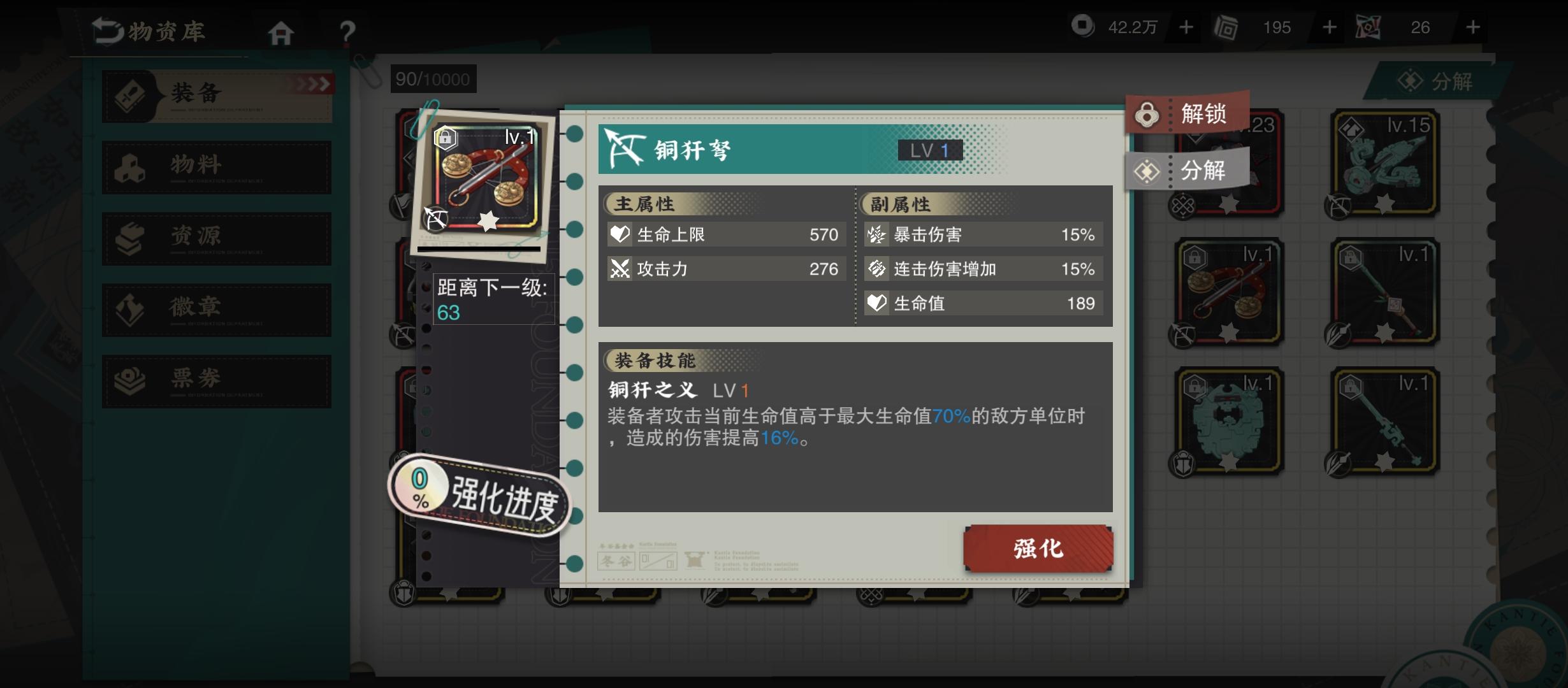Open the 资源 category tab
The height and width of the screenshot is (688, 1568).
[129, 237]
